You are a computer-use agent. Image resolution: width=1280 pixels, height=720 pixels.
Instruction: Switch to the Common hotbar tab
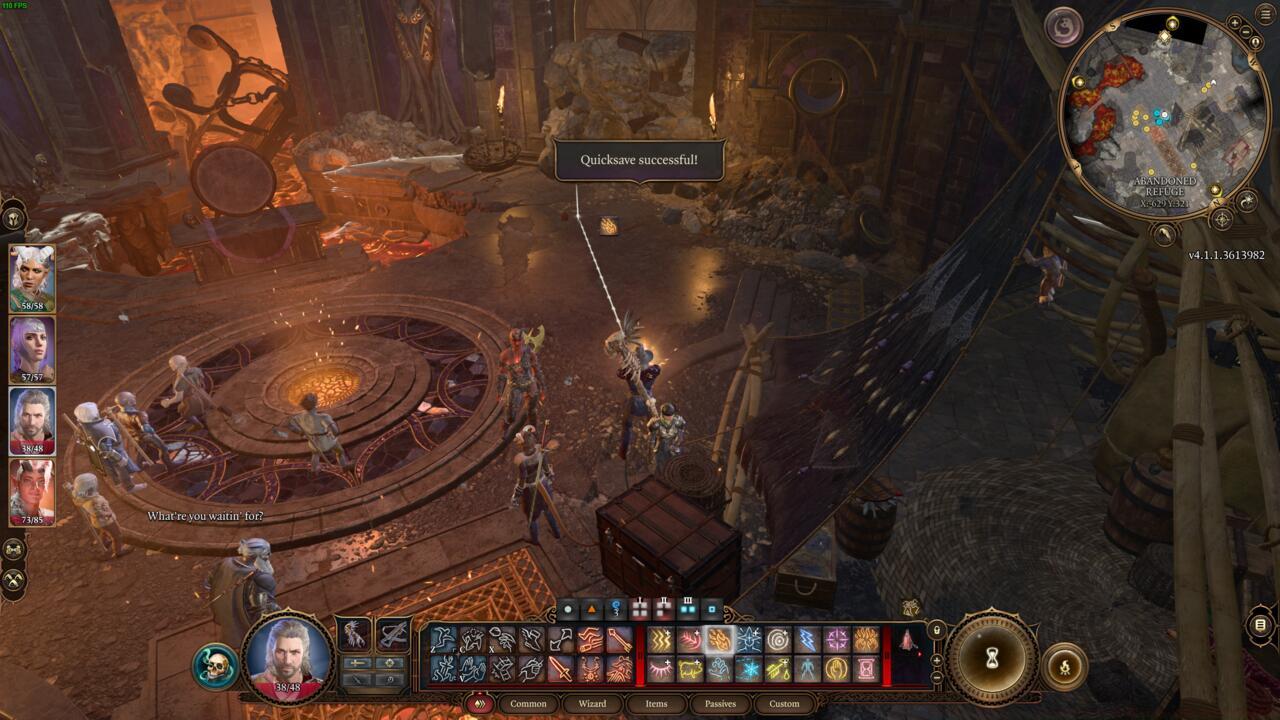click(528, 704)
